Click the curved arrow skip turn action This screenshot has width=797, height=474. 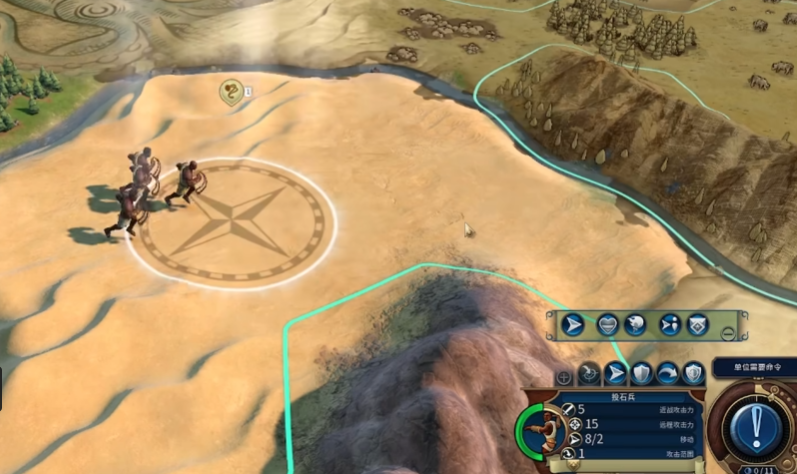[x=667, y=374]
